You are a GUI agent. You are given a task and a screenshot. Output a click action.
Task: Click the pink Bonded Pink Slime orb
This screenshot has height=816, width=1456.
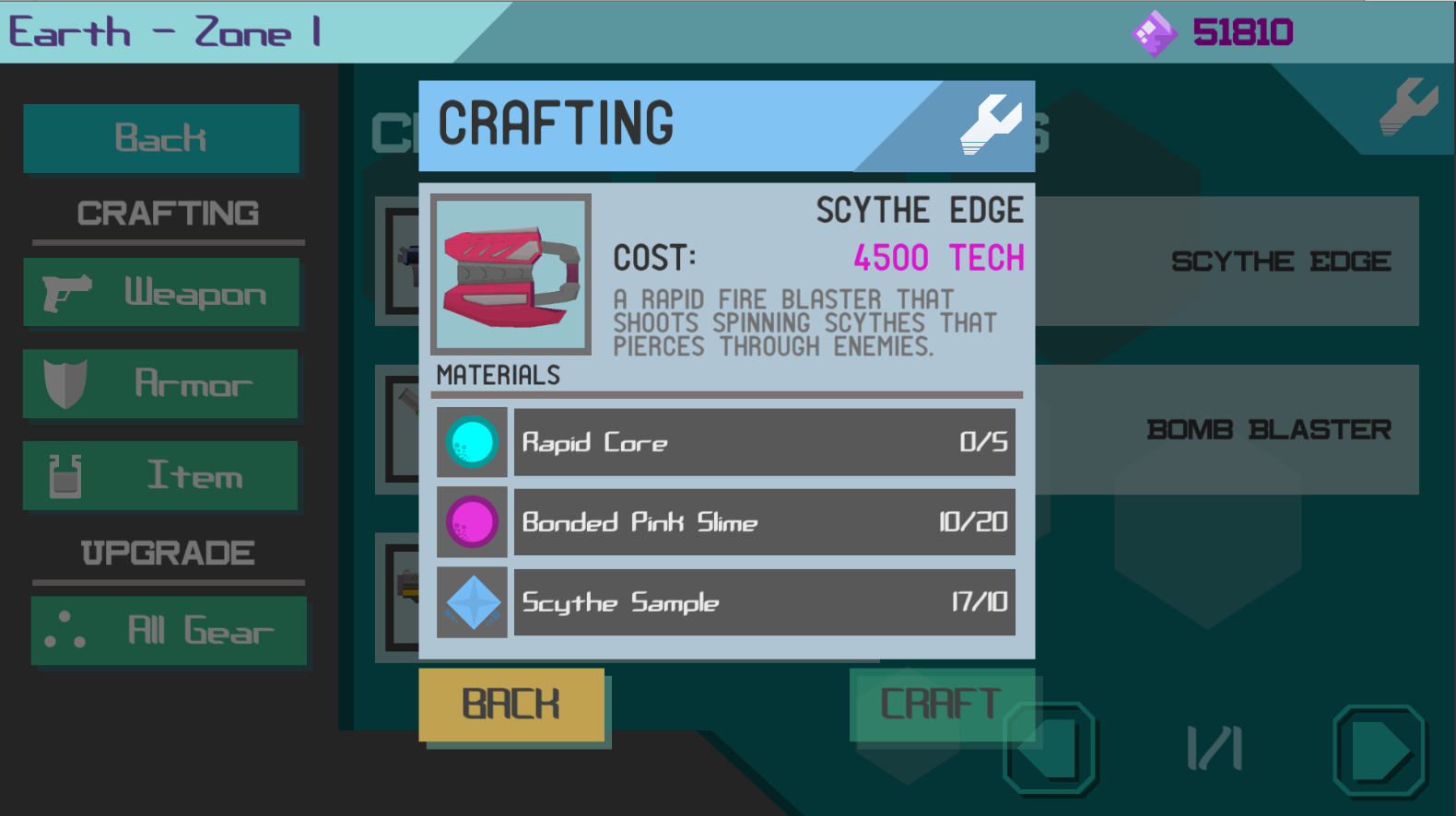click(x=471, y=522)
